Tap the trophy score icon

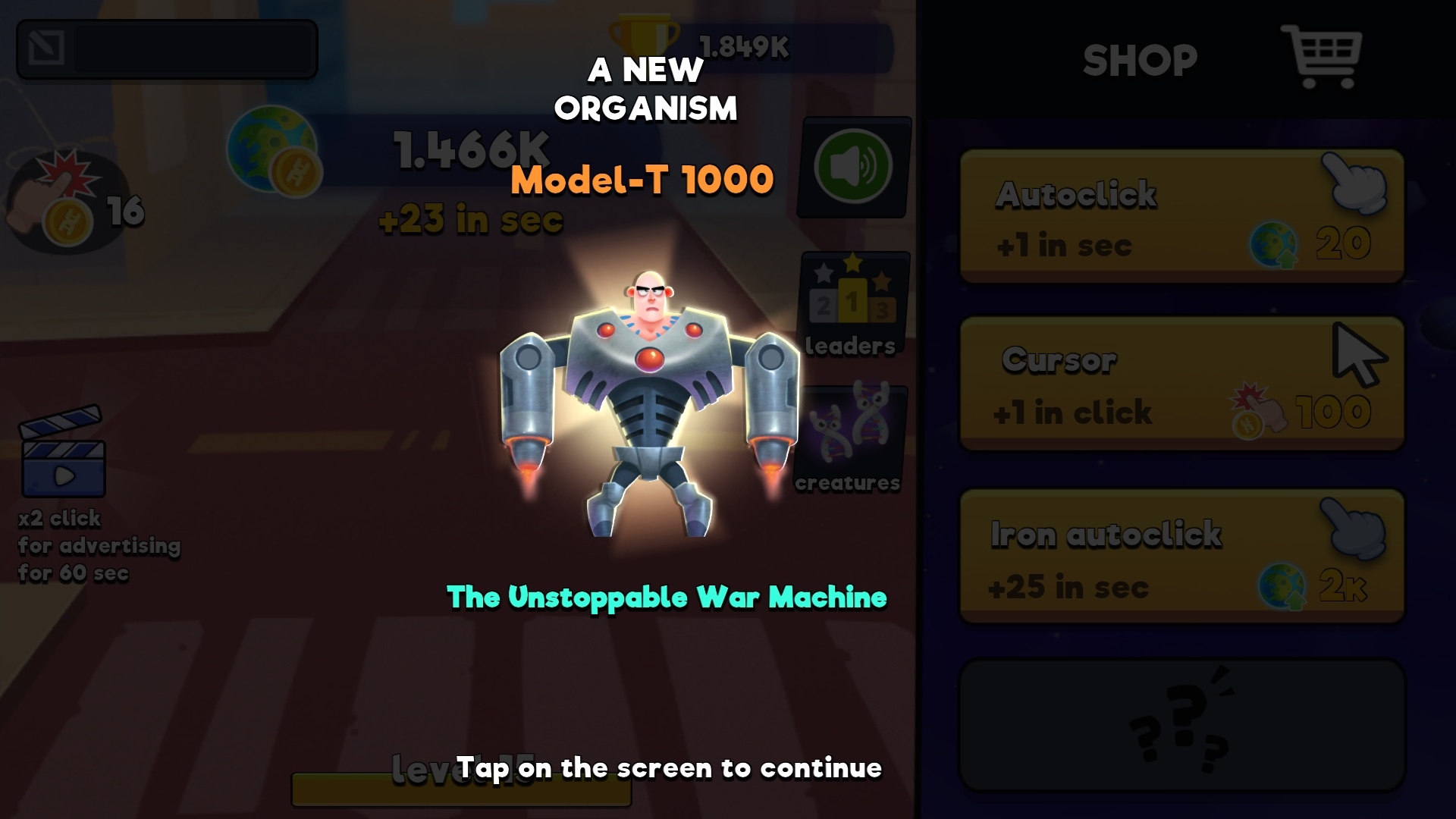tap(641, 36)
